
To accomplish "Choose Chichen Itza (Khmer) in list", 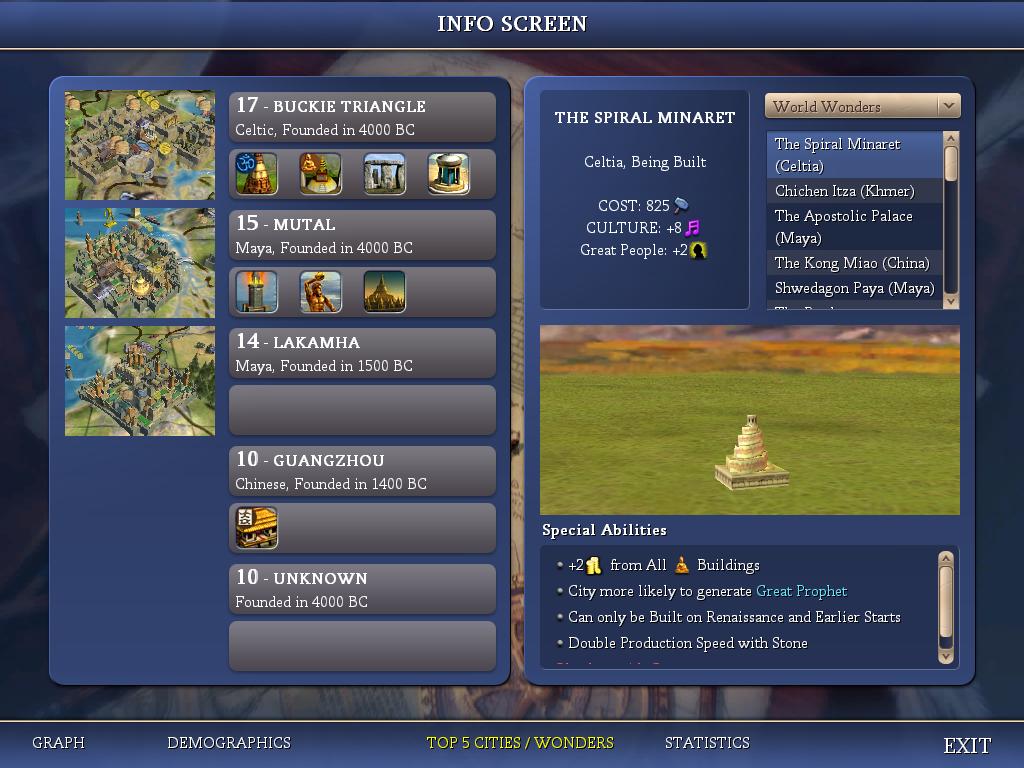I will click(x=854, y=191).
